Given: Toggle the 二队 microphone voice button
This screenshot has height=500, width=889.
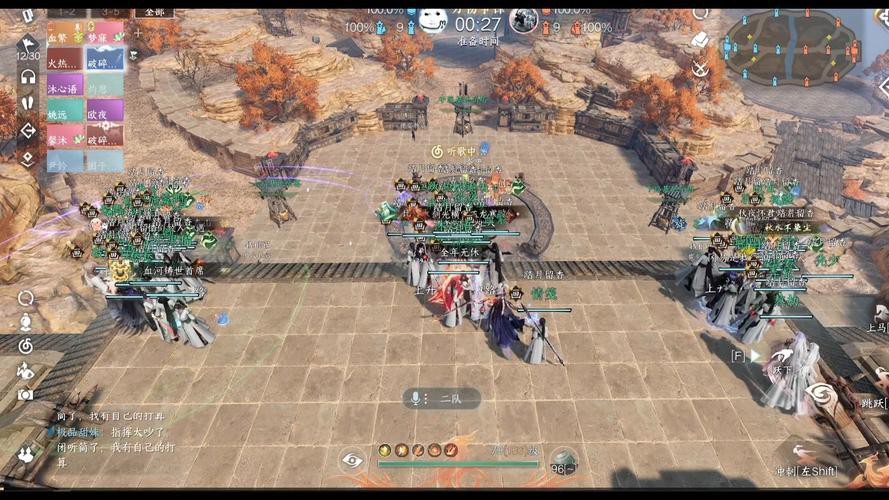Looking at the screenshot, I should click(x=438, y=398).
